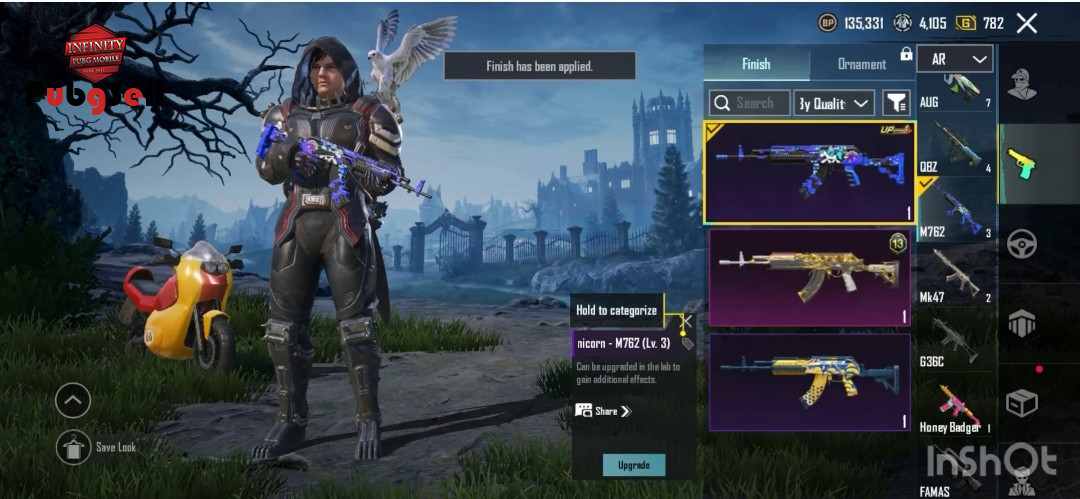This screenshot has height=499, width=1080.
Task: Open the filter funnel button
Action: (x=896, y=102)
